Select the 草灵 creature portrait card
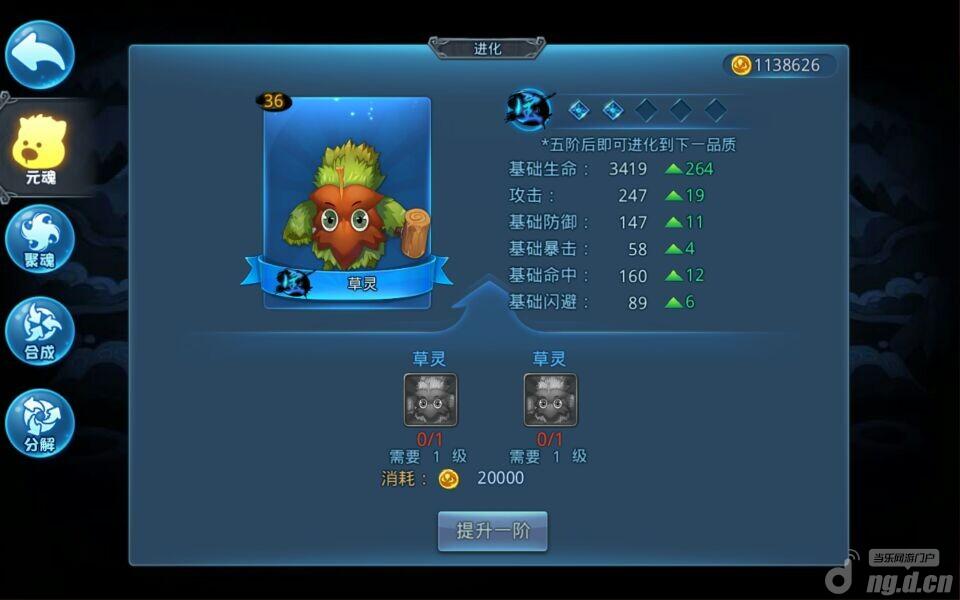 coord(347,202)
